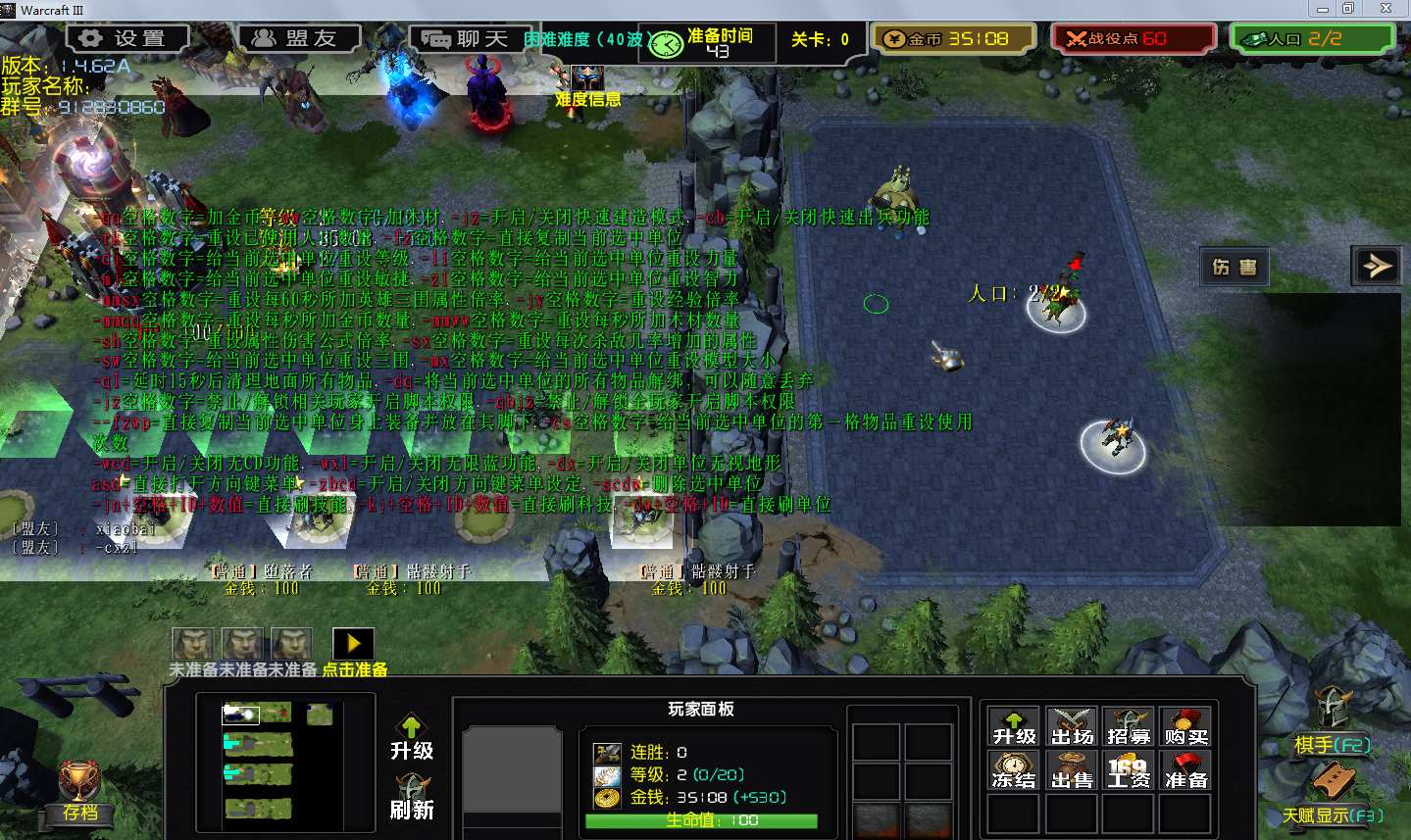Viewport: 1411px width, 840px height.
Task: Click the yellow 点击准备 play button
Action: pos(353,643)
